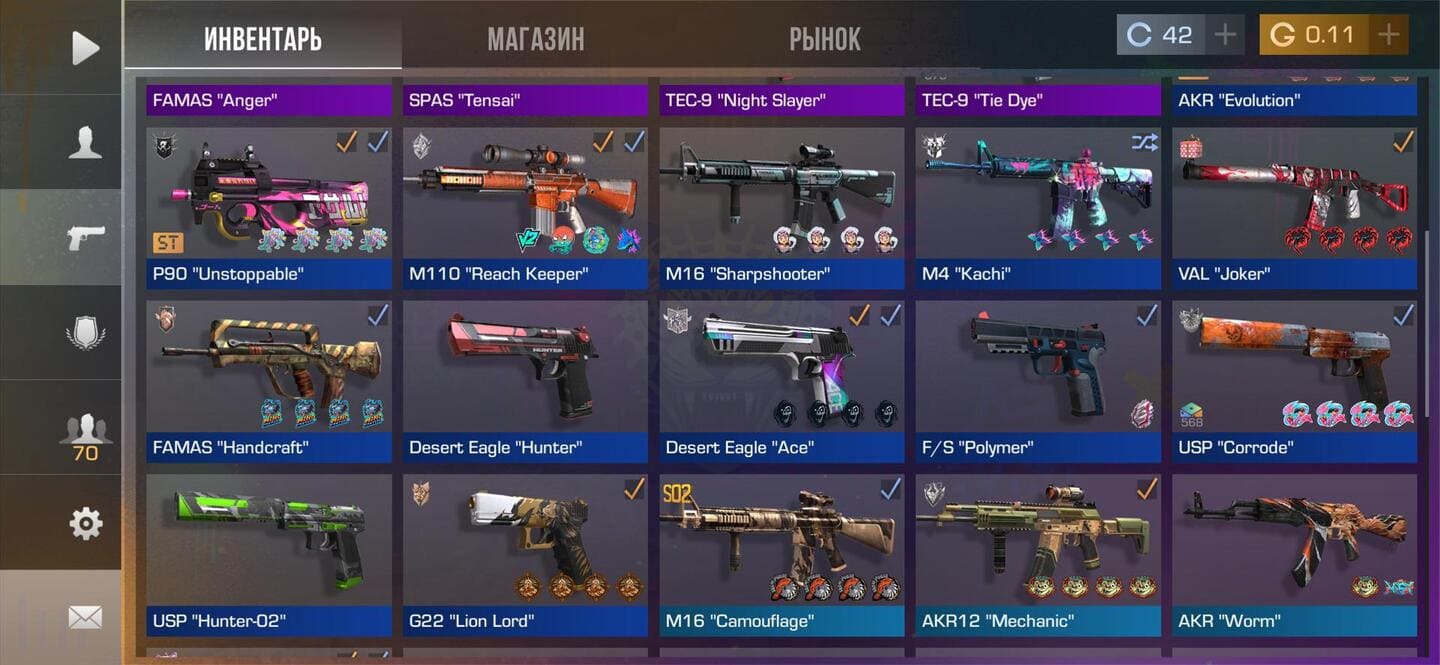Open the pistol weapons sidebar icon

(x=85, y=237)
